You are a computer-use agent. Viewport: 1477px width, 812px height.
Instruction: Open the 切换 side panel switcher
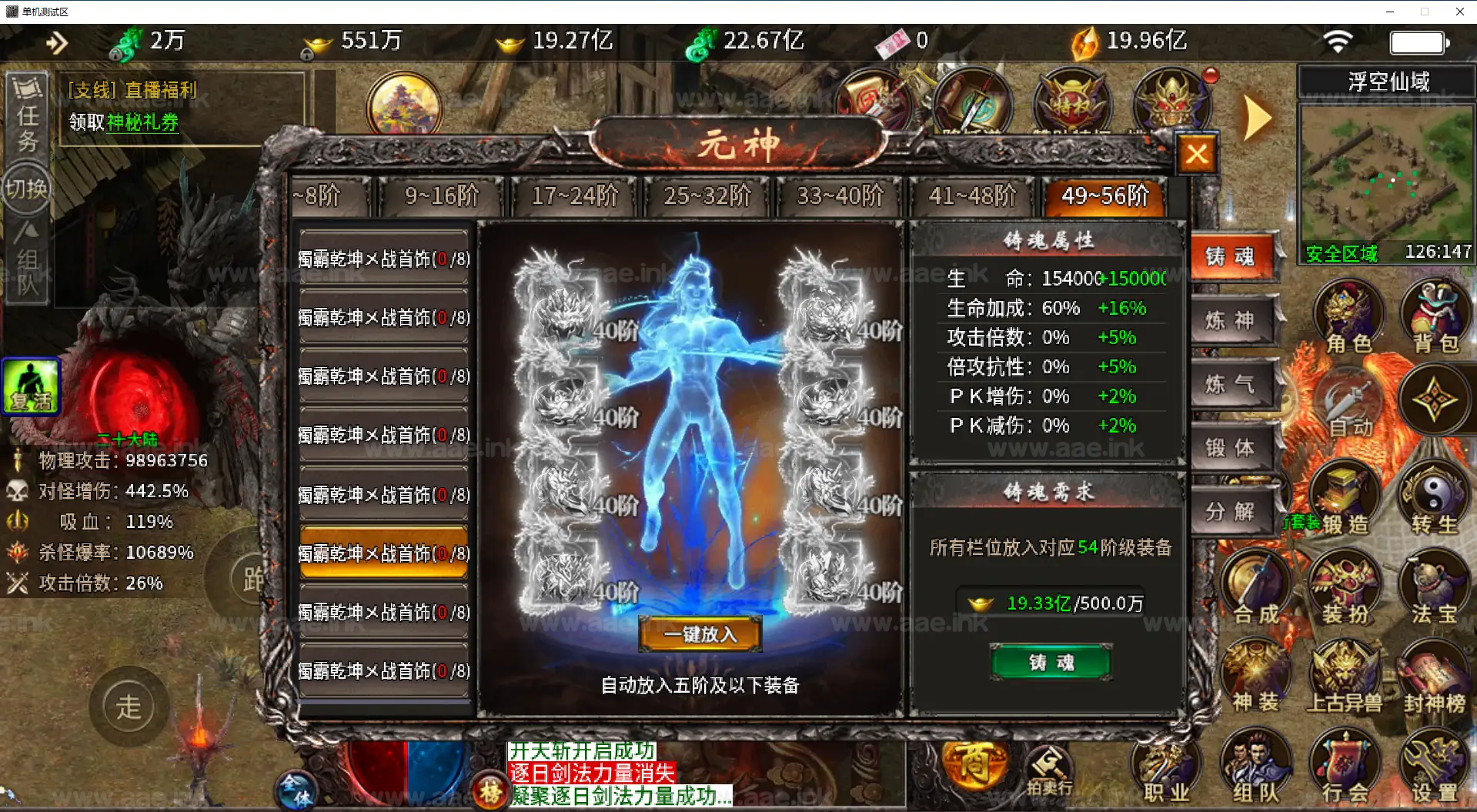point(26,186)
